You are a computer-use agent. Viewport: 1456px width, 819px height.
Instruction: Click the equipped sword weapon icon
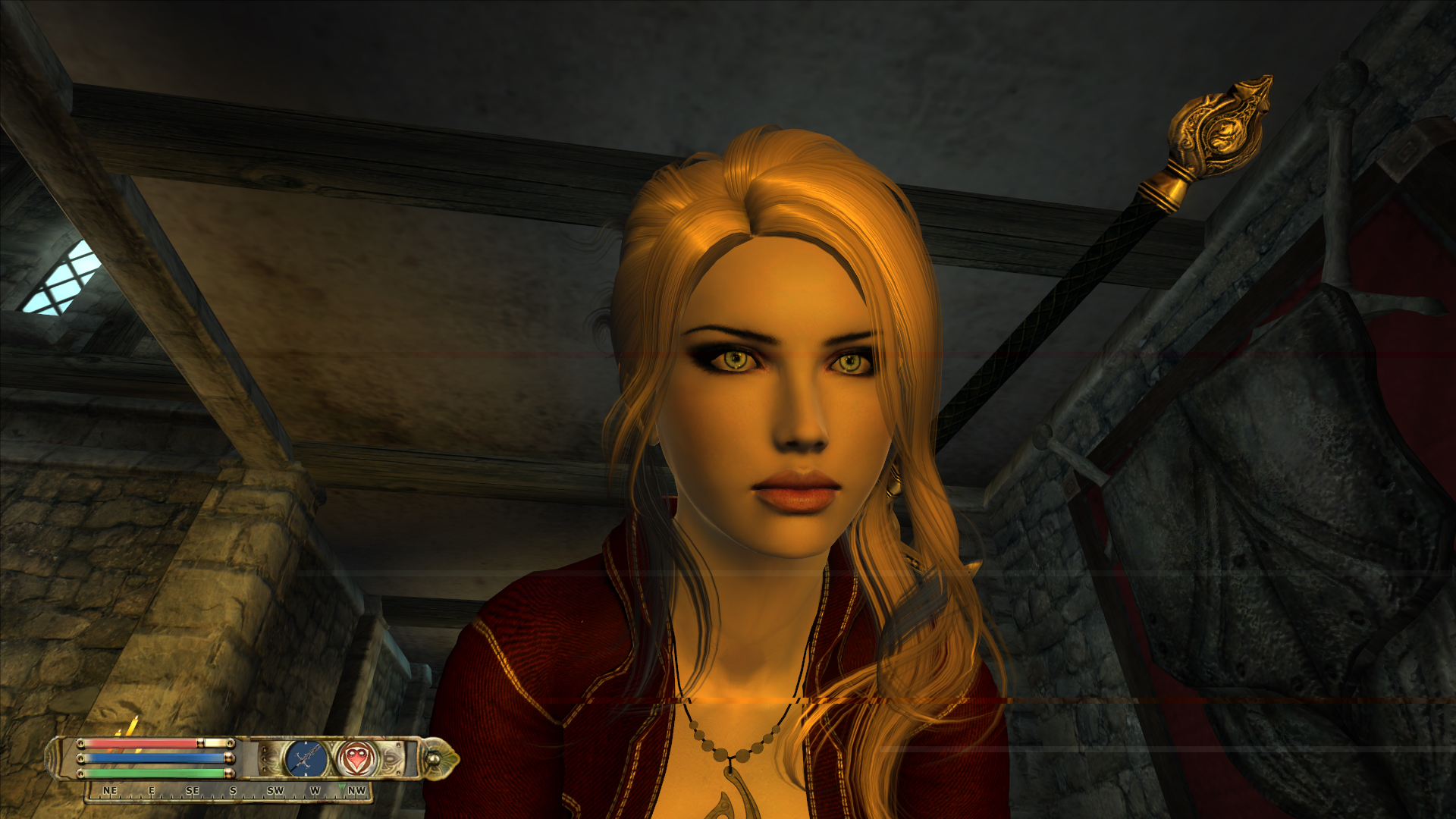pos(306,758)
